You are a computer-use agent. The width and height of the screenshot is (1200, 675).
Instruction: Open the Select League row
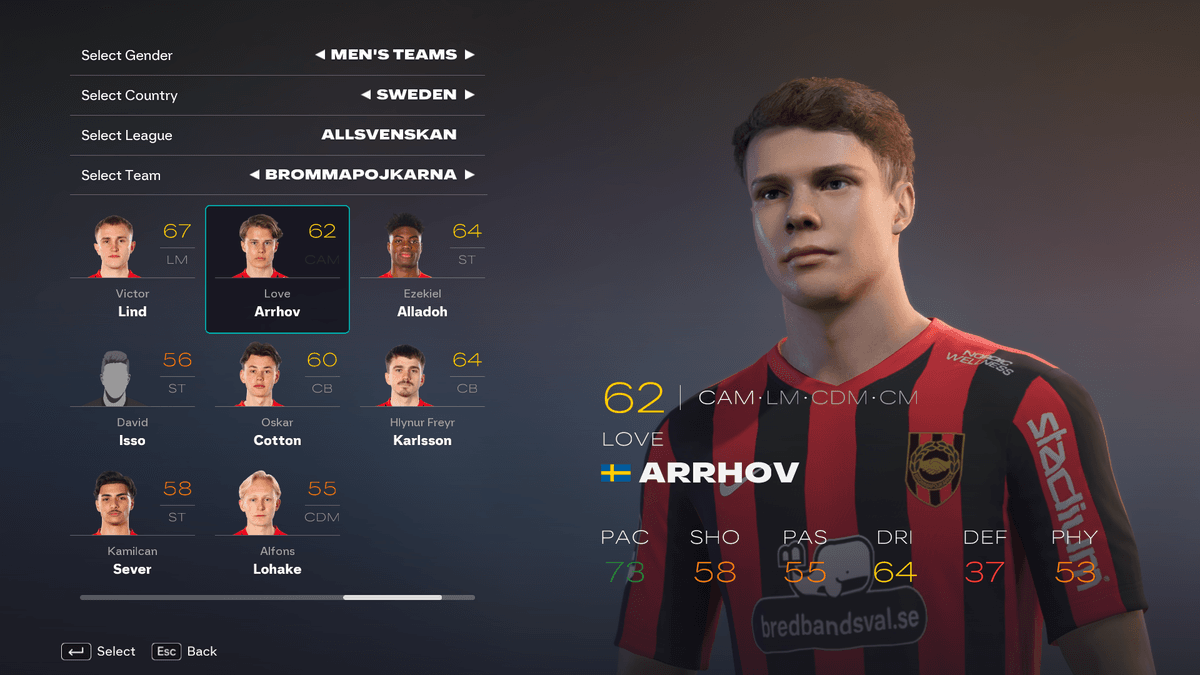pos(277,135)
